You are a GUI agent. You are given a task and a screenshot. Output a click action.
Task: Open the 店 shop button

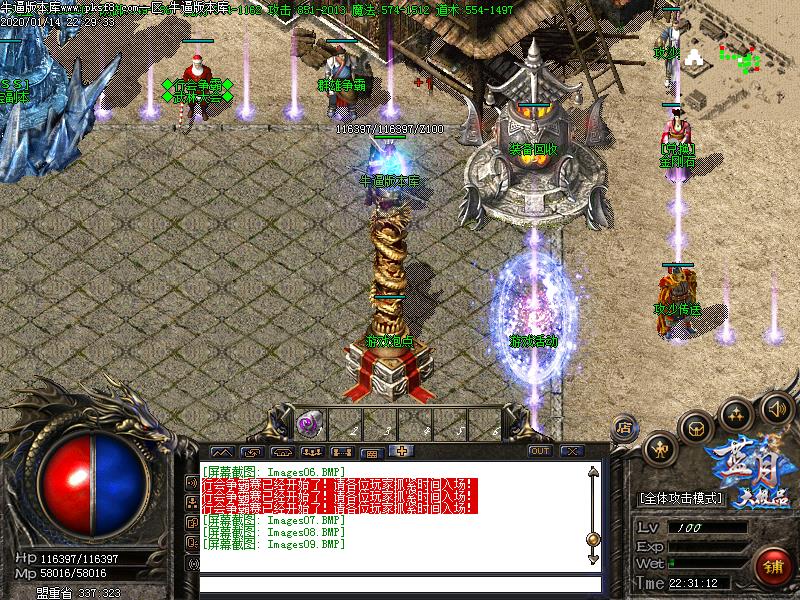[624, 427]
